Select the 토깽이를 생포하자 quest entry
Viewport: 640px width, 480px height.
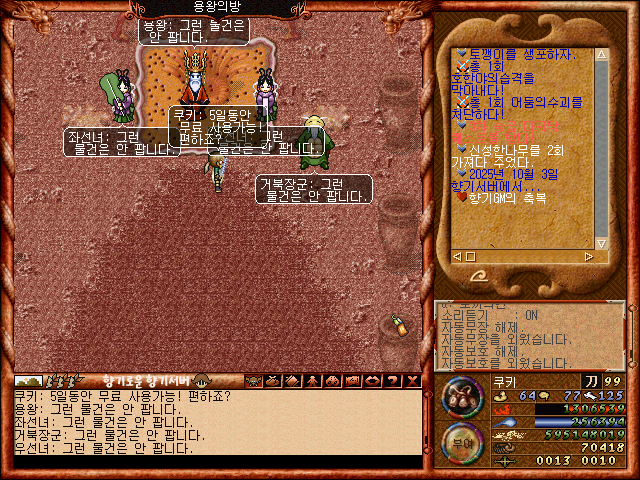510,53
